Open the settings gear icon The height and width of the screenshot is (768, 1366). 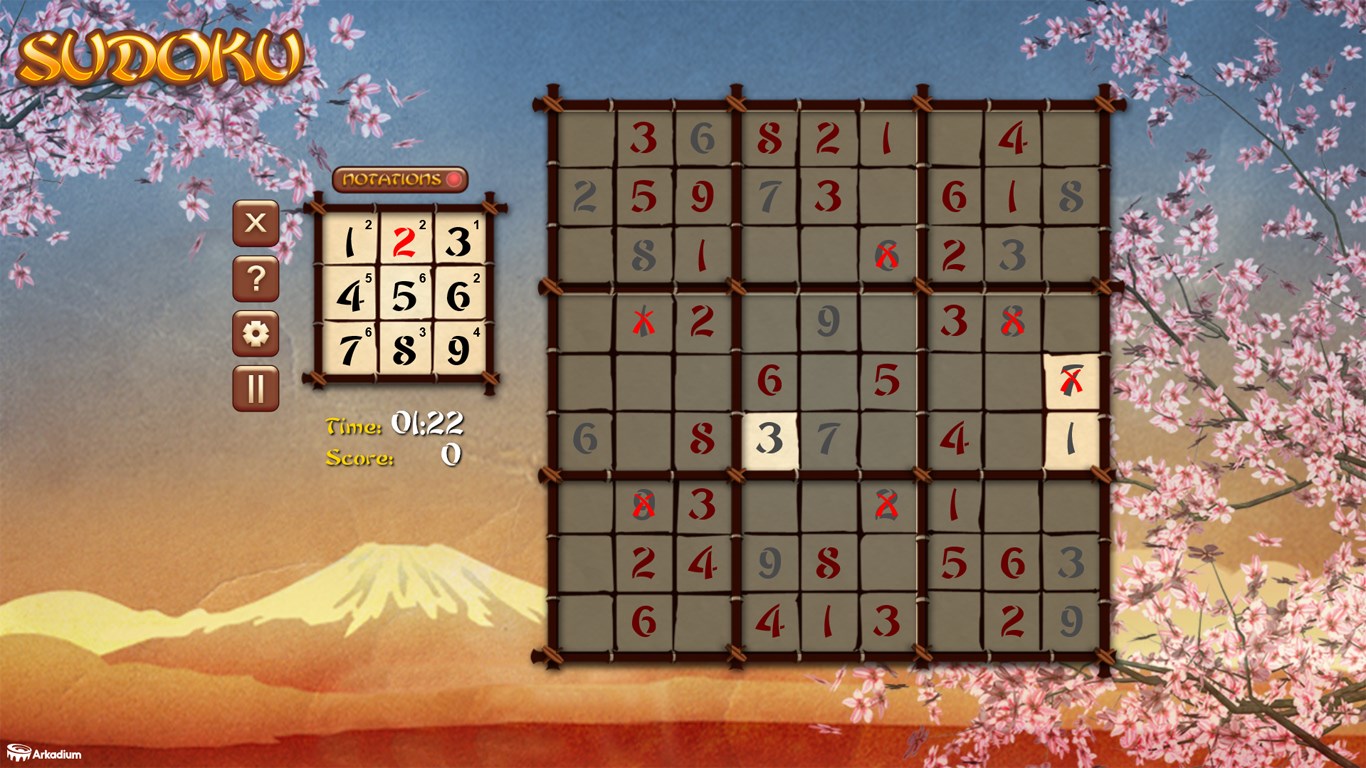tap(254, 334)
